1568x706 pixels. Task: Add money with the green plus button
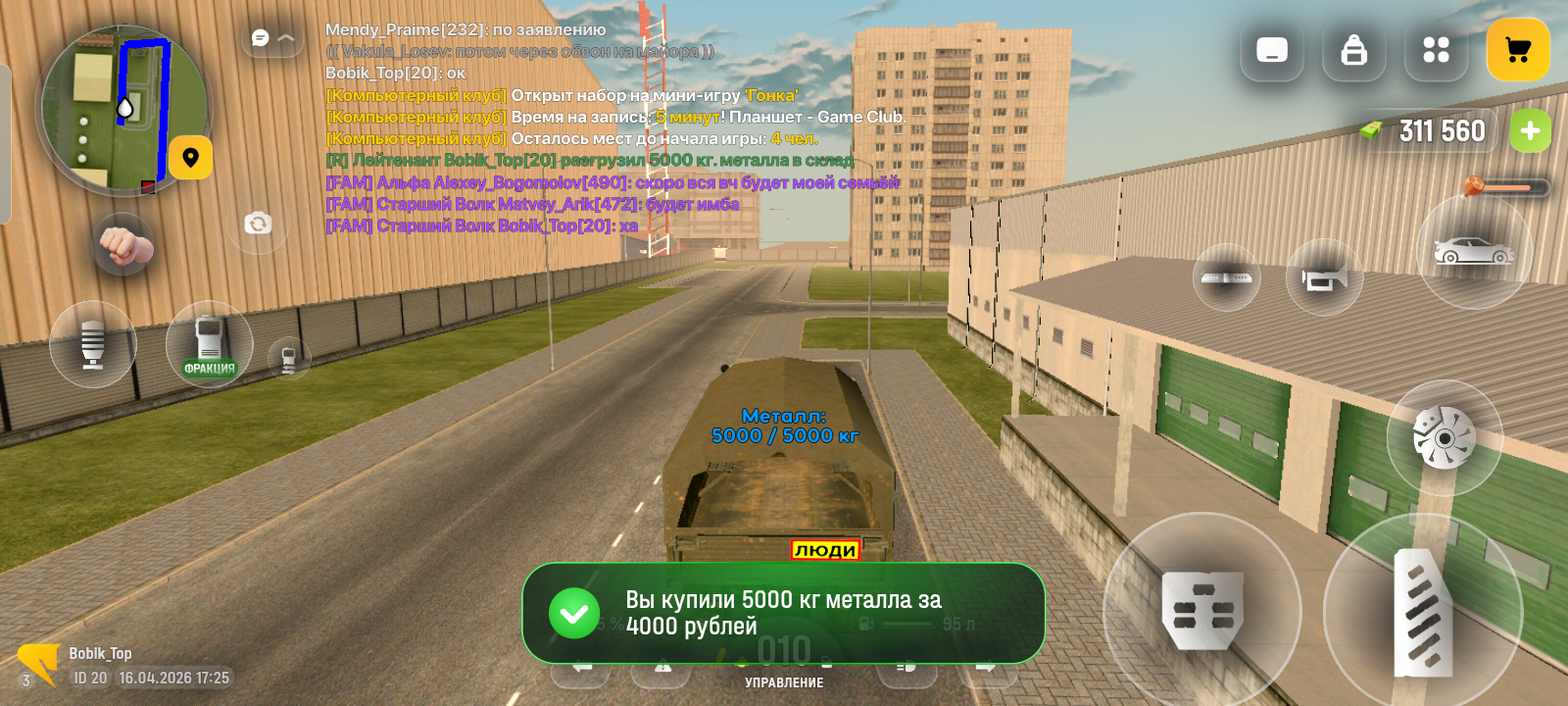pos(1530,130)
